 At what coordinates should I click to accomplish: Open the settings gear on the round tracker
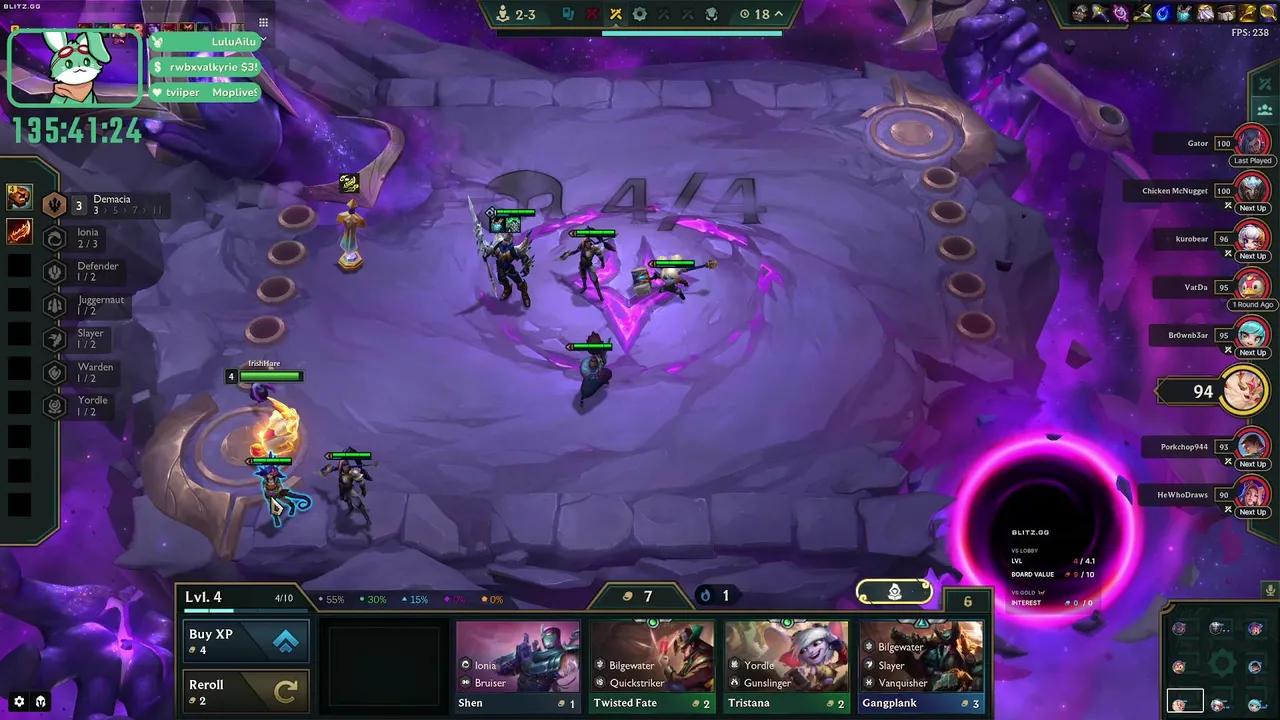click(637, 14)
